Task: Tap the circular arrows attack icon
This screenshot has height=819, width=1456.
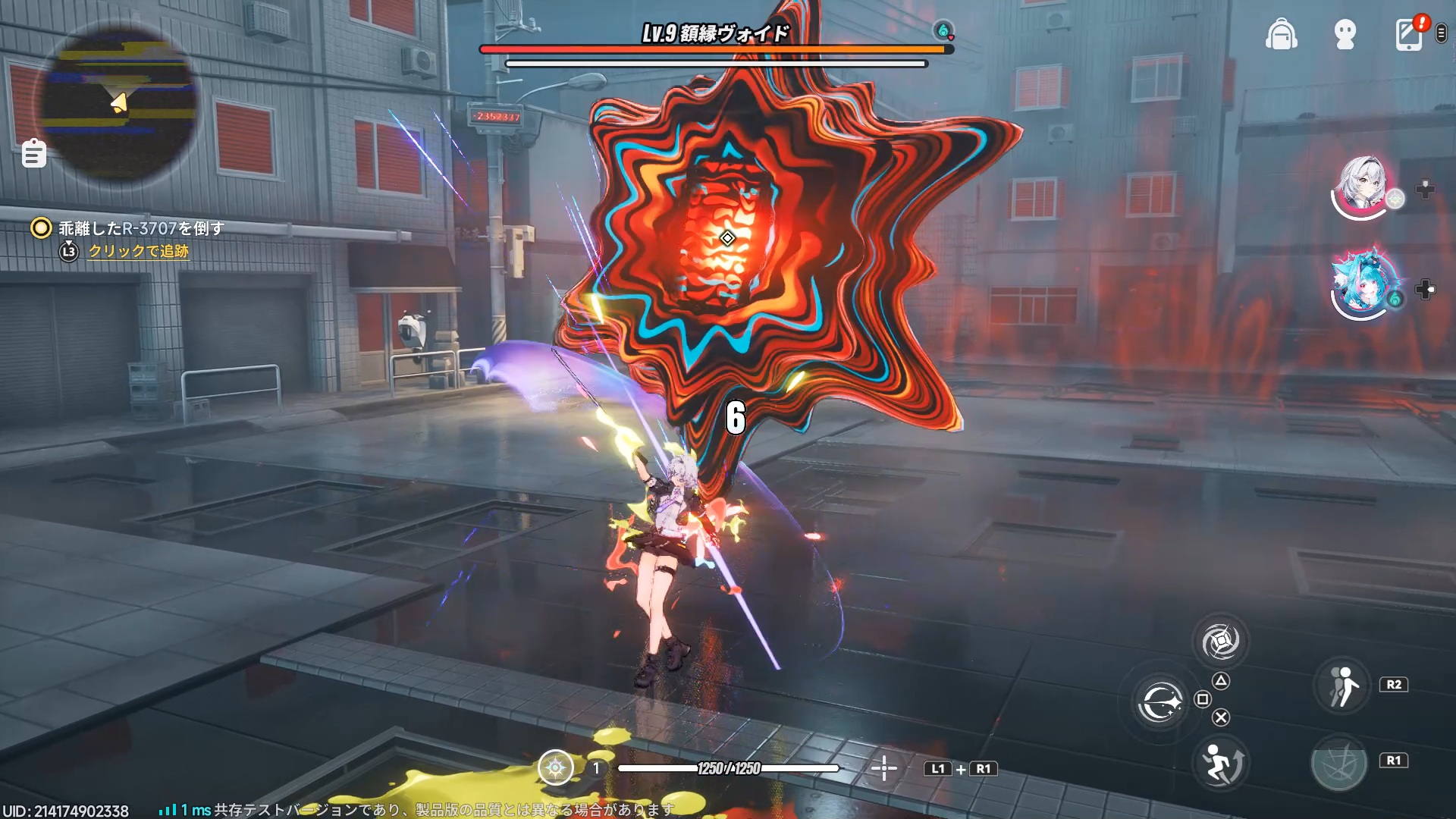Action: [1159, 702]
